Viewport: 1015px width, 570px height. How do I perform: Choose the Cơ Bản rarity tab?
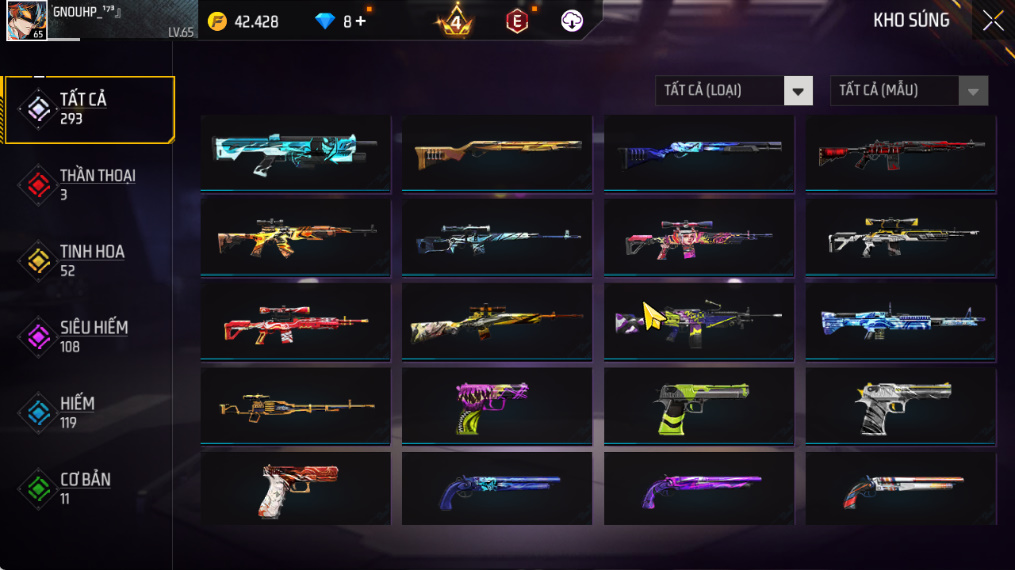[88, 488]
